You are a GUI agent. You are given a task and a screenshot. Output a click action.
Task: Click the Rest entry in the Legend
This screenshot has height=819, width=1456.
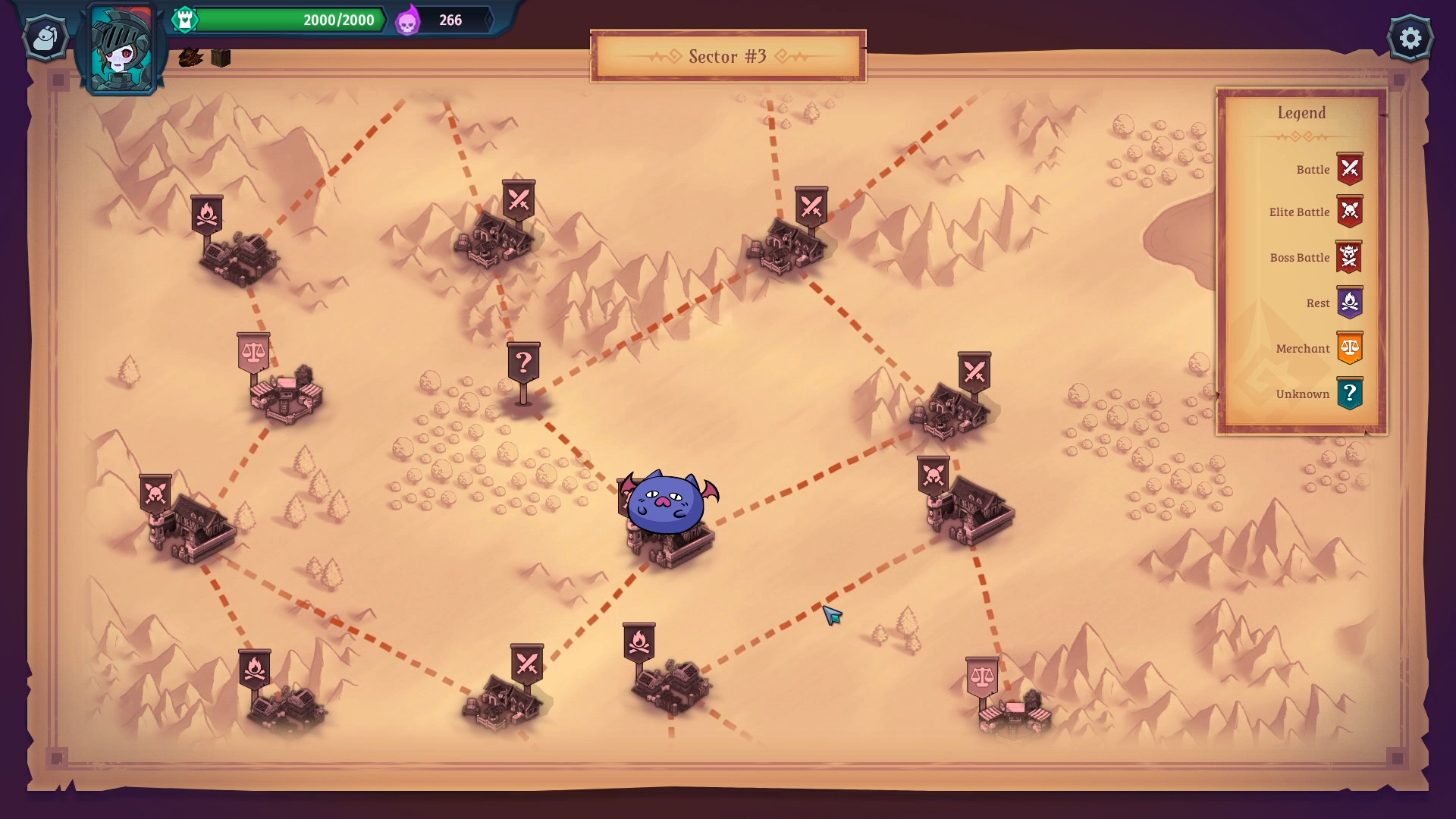click(1333, 303)
